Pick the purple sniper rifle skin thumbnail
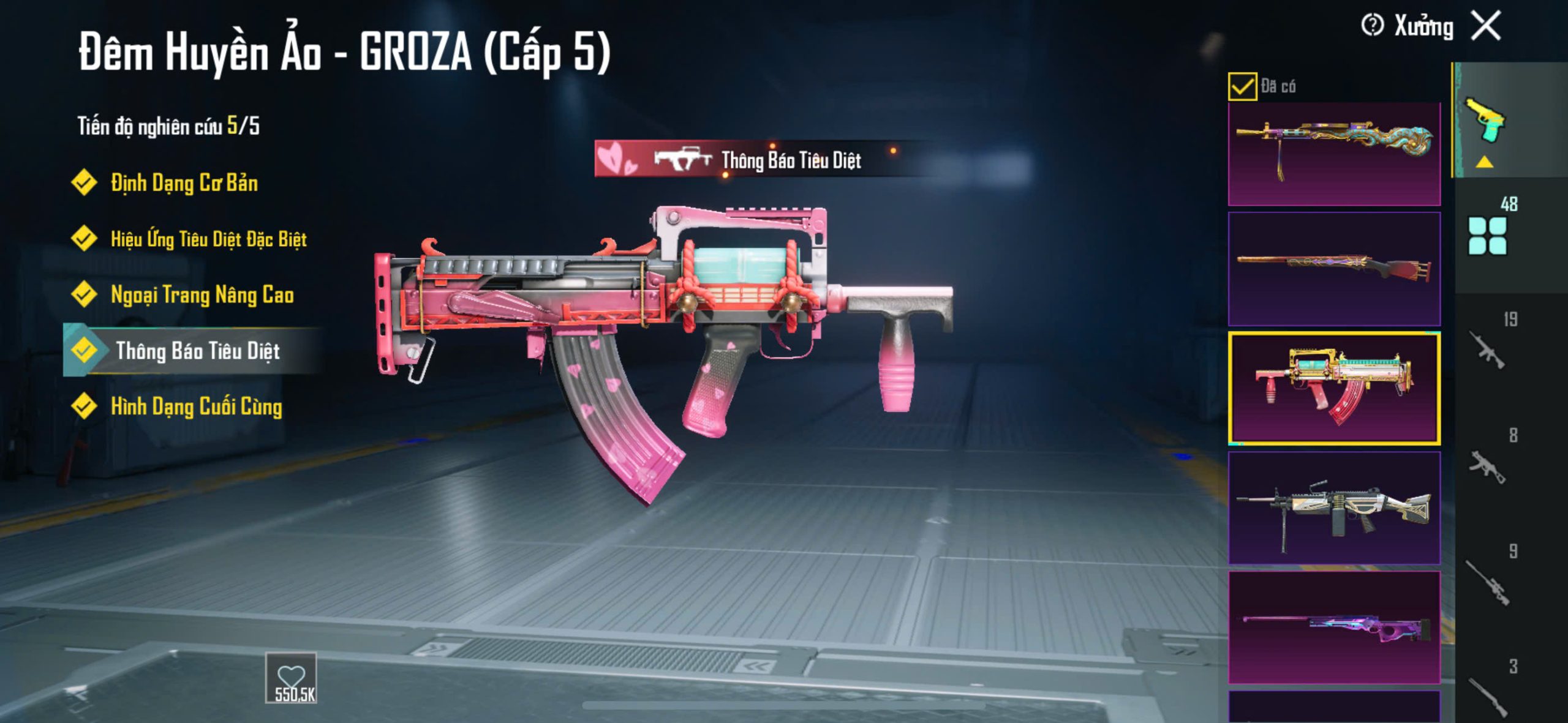Viewport: 1568px width, 723px height. pyautogui.click(x=1334, y=627)
